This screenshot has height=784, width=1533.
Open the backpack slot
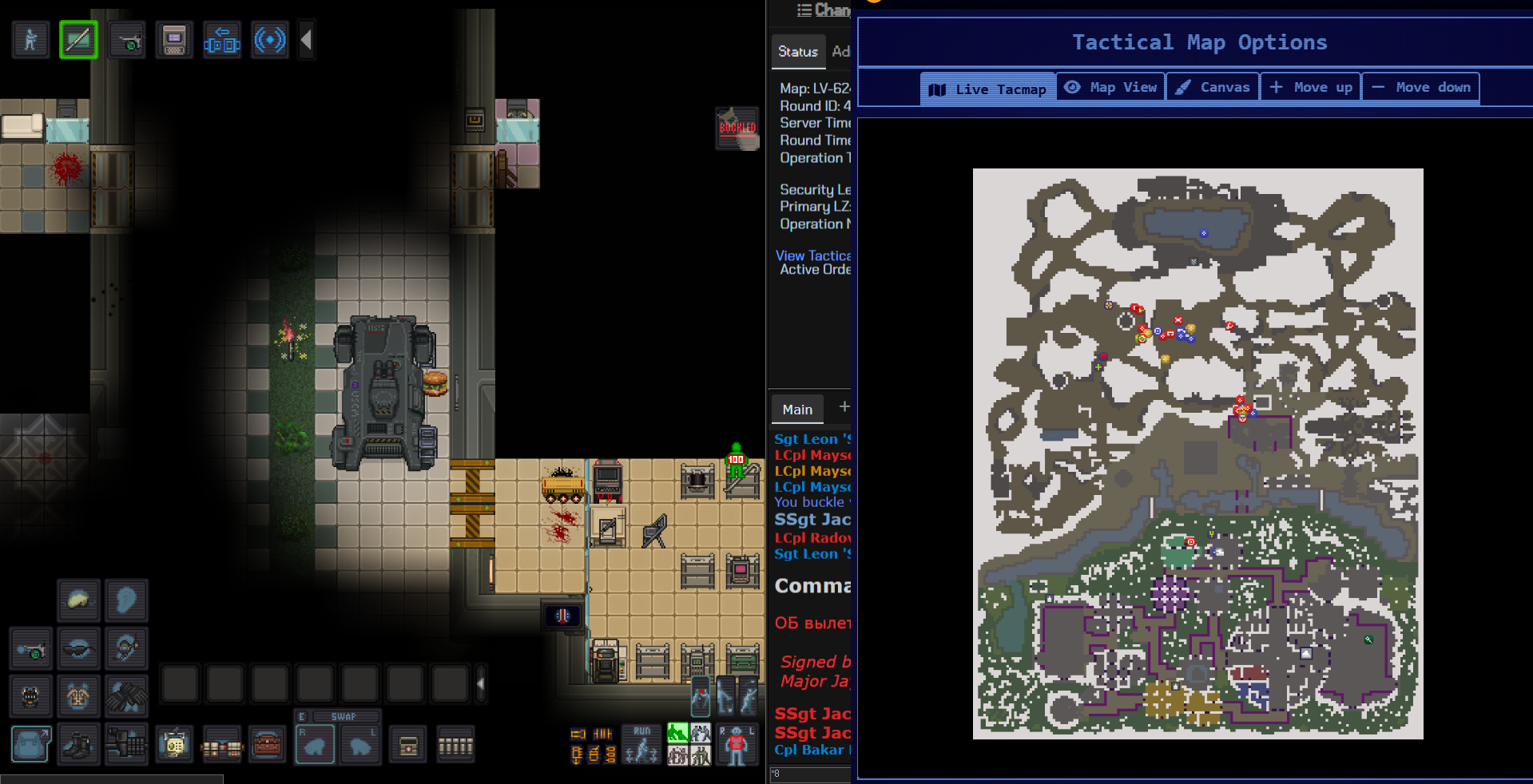click(31, 744)
